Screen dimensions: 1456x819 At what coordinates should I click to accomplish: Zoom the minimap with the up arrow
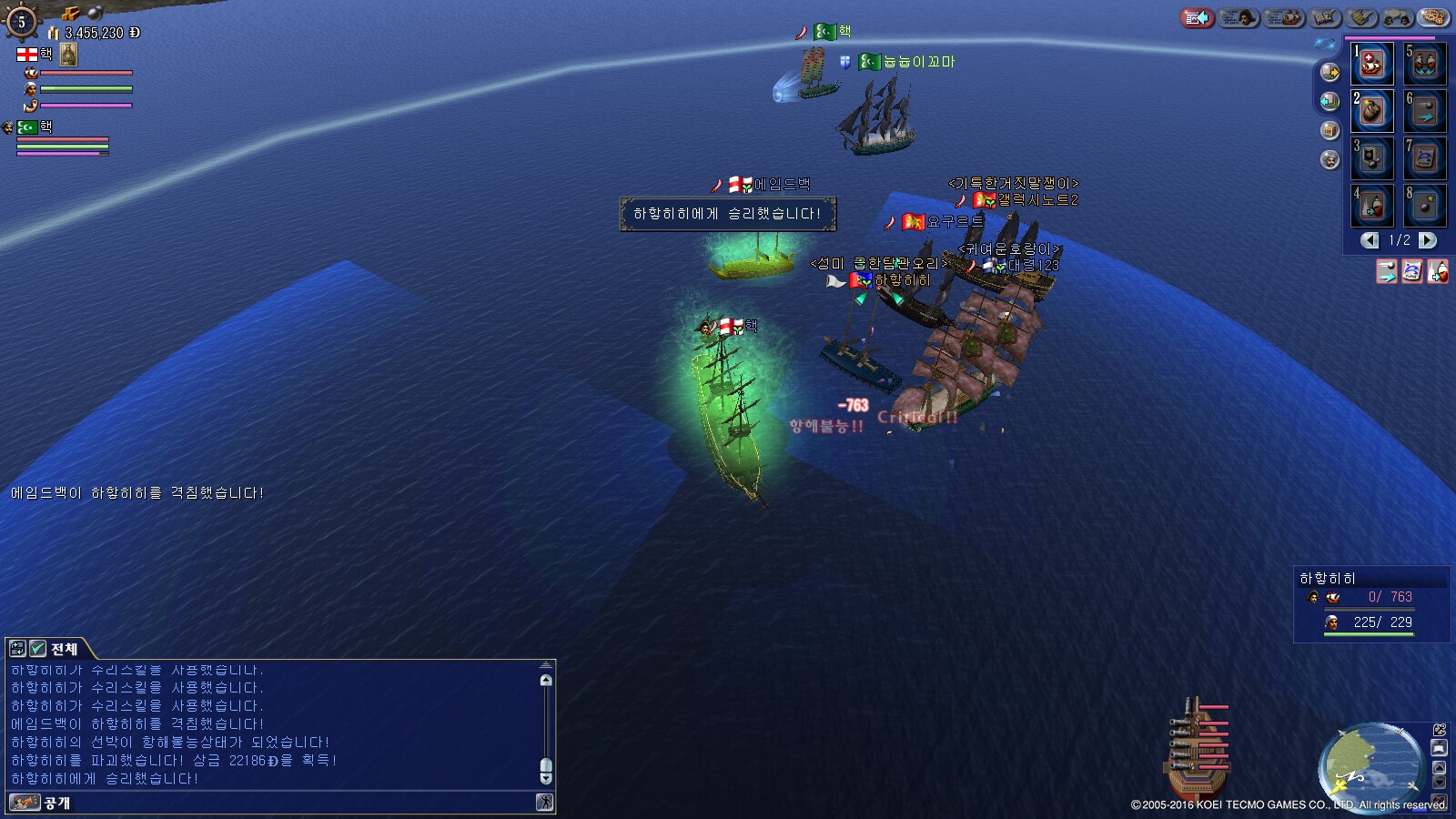click(1439, 767)
